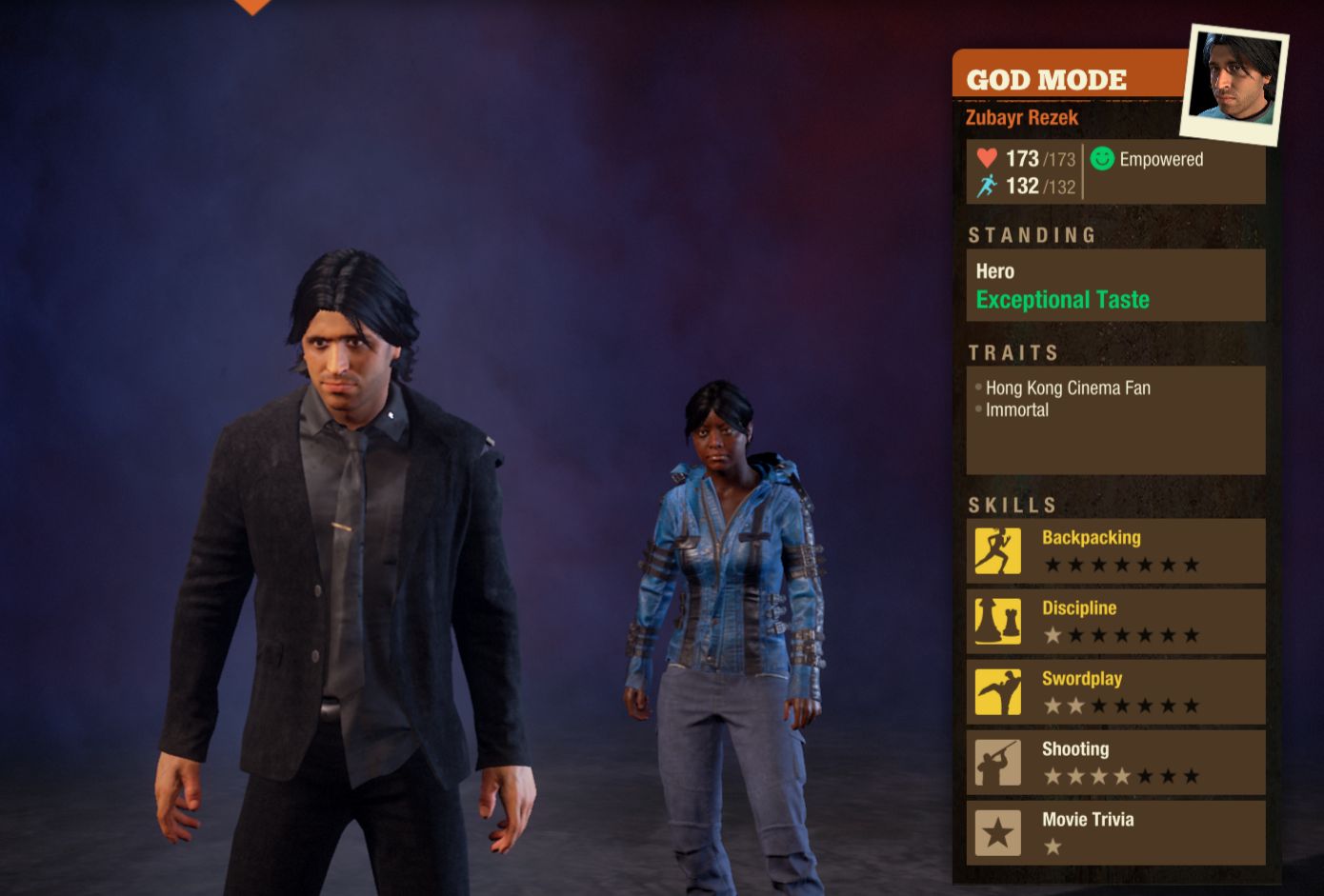The image size is (1324, 896).
Task: Click the blue stamina runner icon
Action: tap(986, 188)
